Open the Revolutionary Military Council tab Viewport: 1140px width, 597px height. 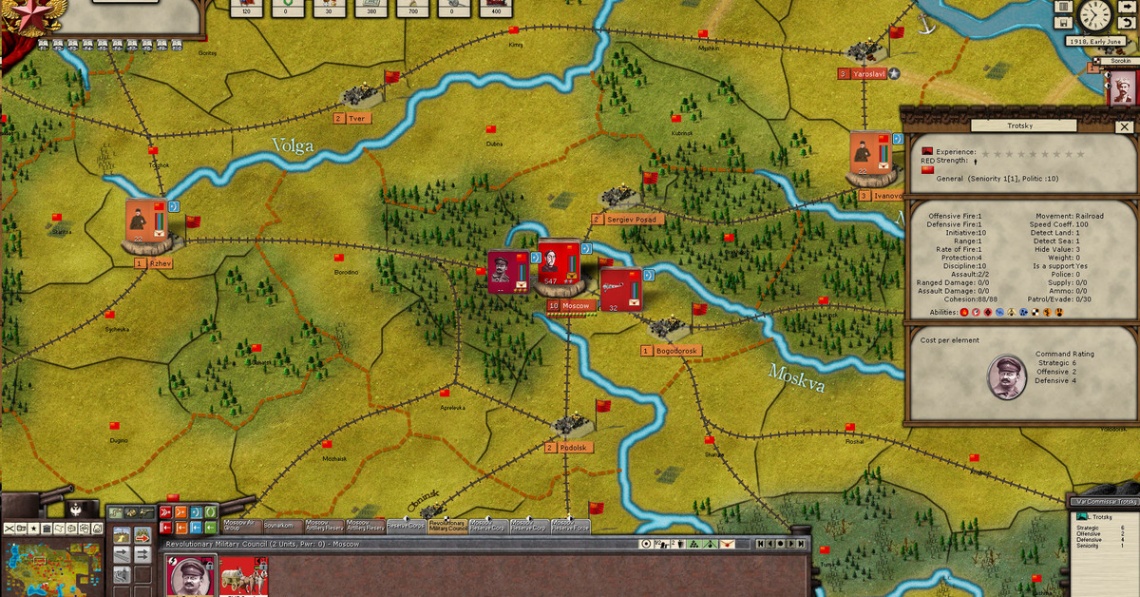tap(447, 524)
